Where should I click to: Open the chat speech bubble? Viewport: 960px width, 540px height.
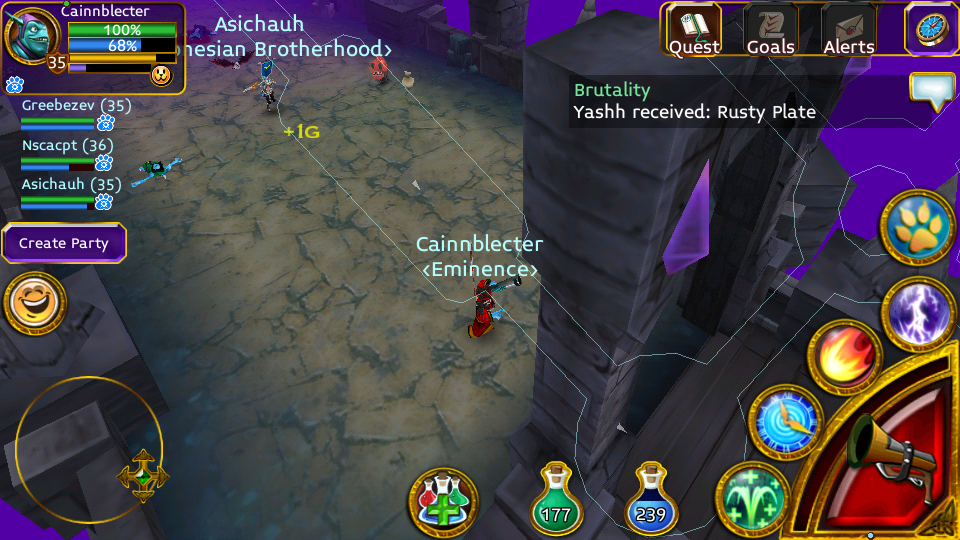(x=932, y=91)
